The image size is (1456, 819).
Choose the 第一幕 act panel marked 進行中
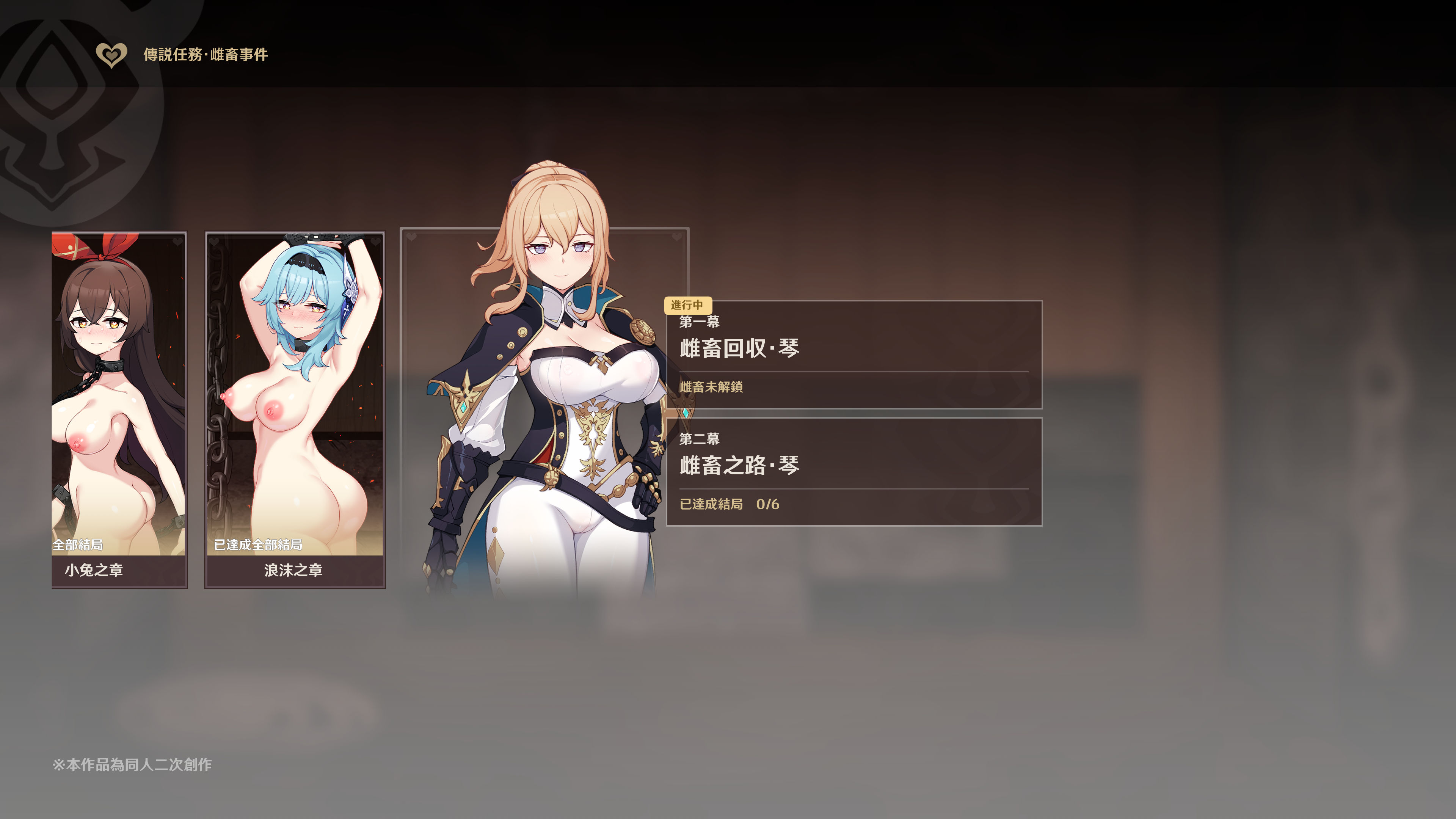[x=854, y=355]
